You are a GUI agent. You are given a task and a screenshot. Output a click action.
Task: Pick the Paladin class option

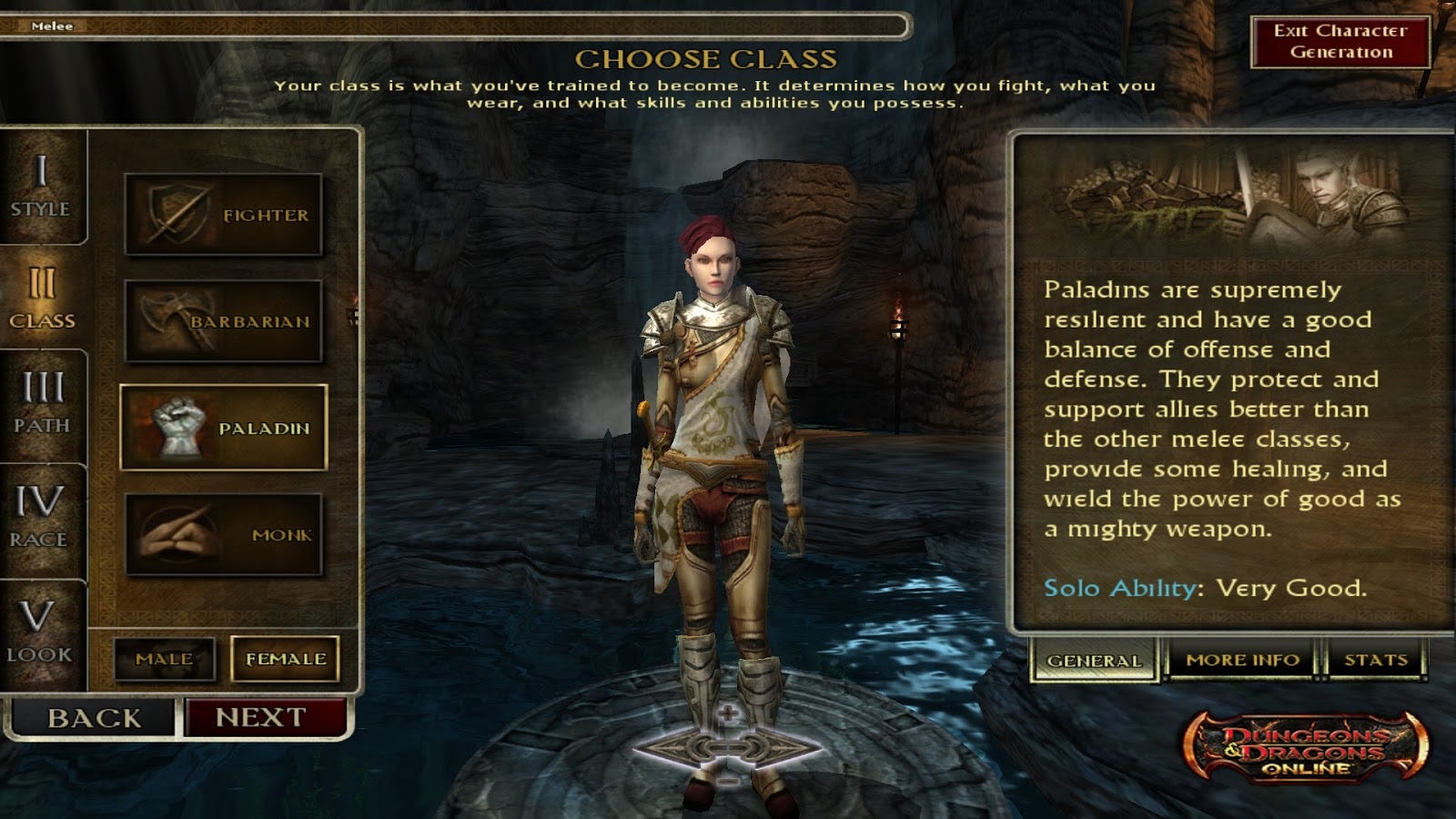(x=224, y=428)
